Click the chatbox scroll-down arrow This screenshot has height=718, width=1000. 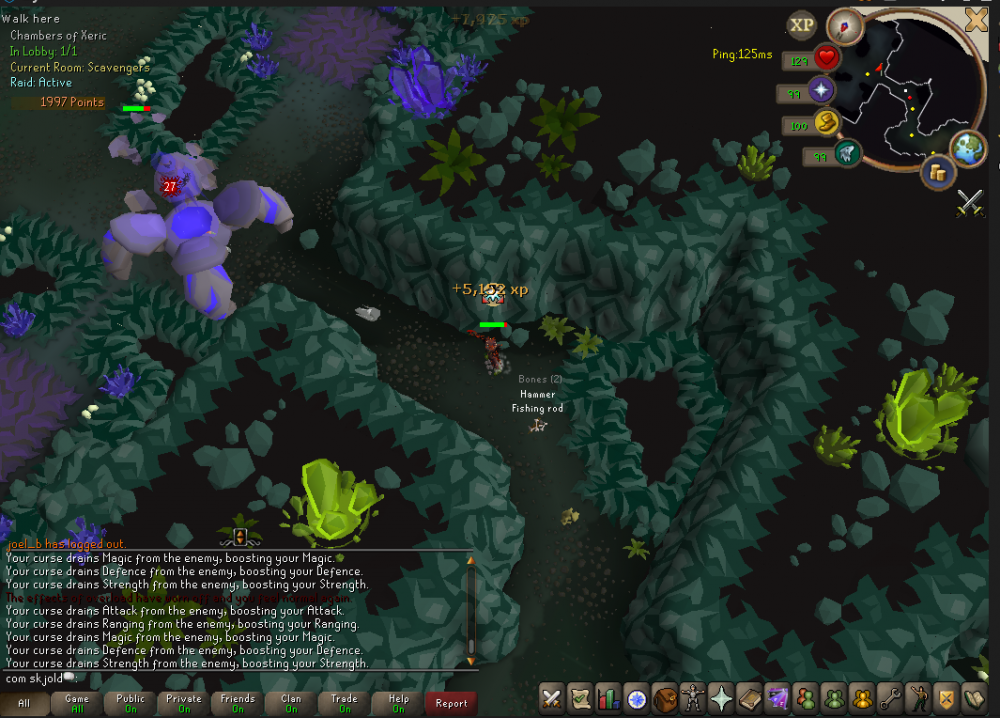(471, 661)
